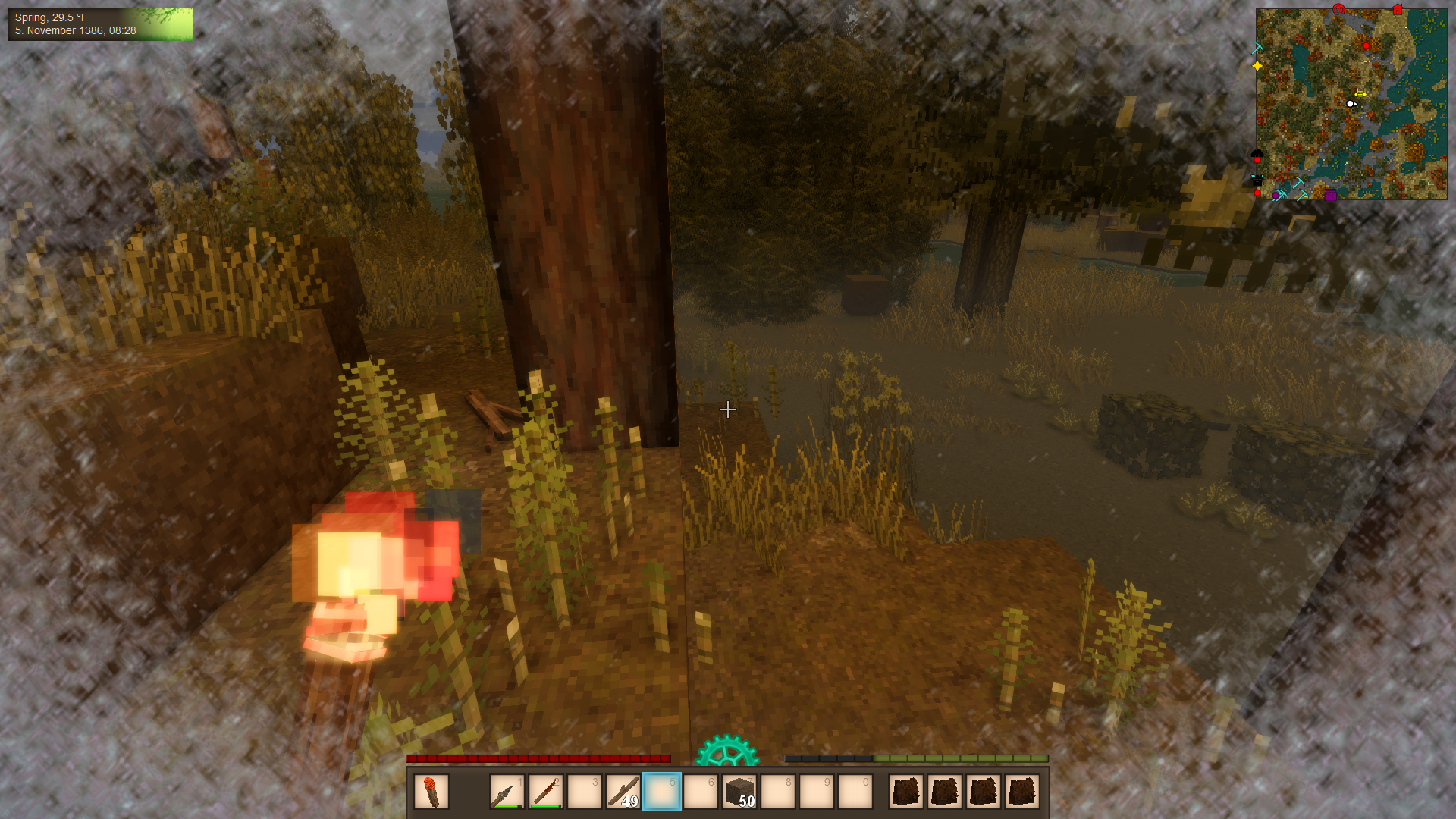Click the white player marker on minimap

point(1351,104)
